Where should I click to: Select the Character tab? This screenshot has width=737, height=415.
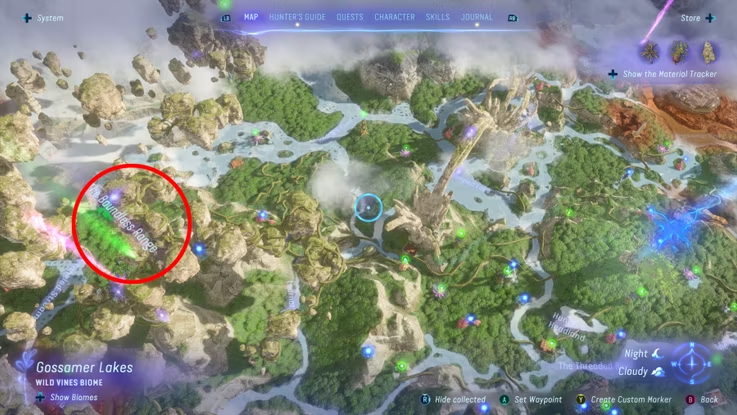click(395, 17)
